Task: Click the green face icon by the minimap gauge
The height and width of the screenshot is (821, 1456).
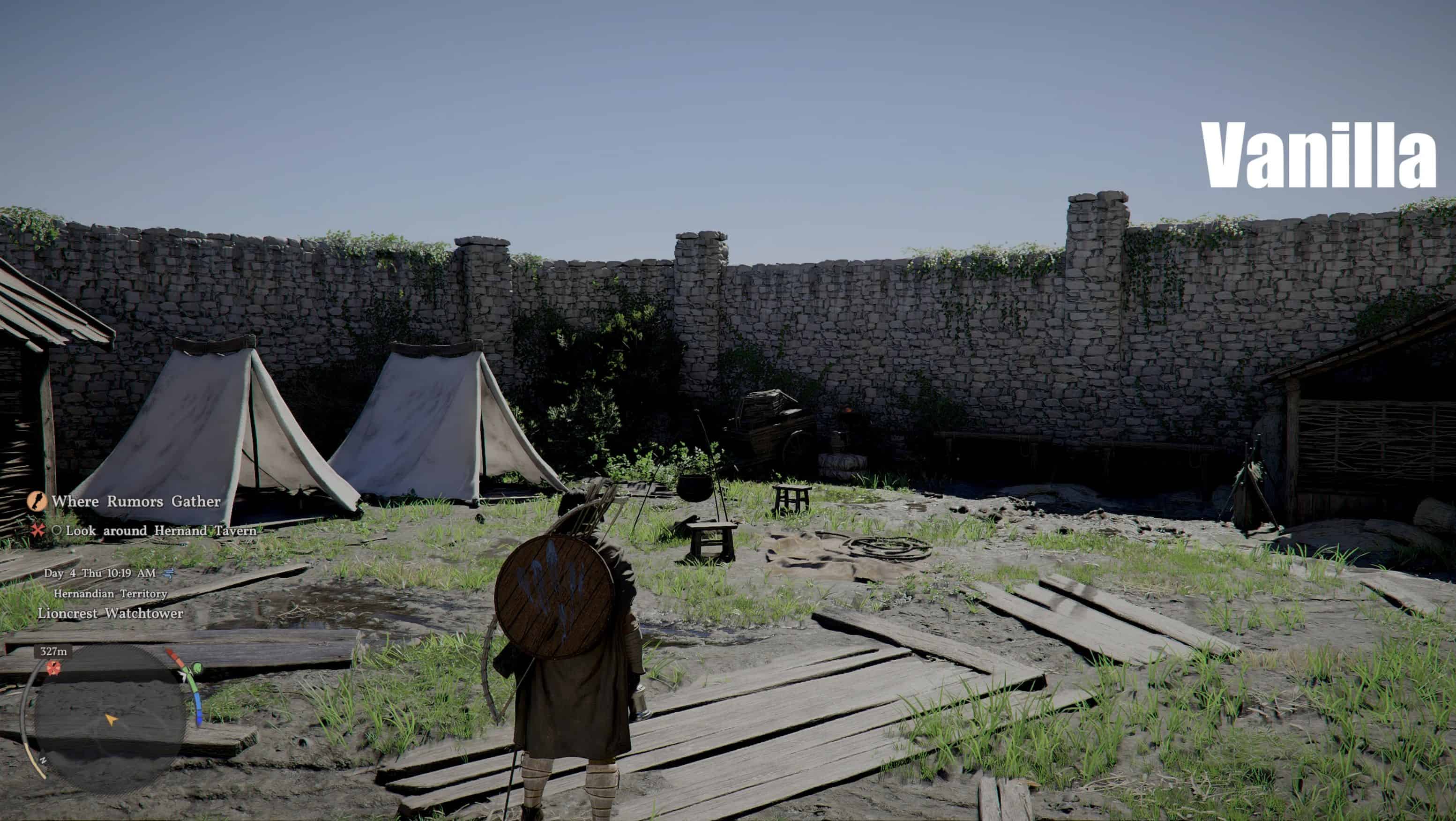Action: pyautogui.click(x=197, y=668)
